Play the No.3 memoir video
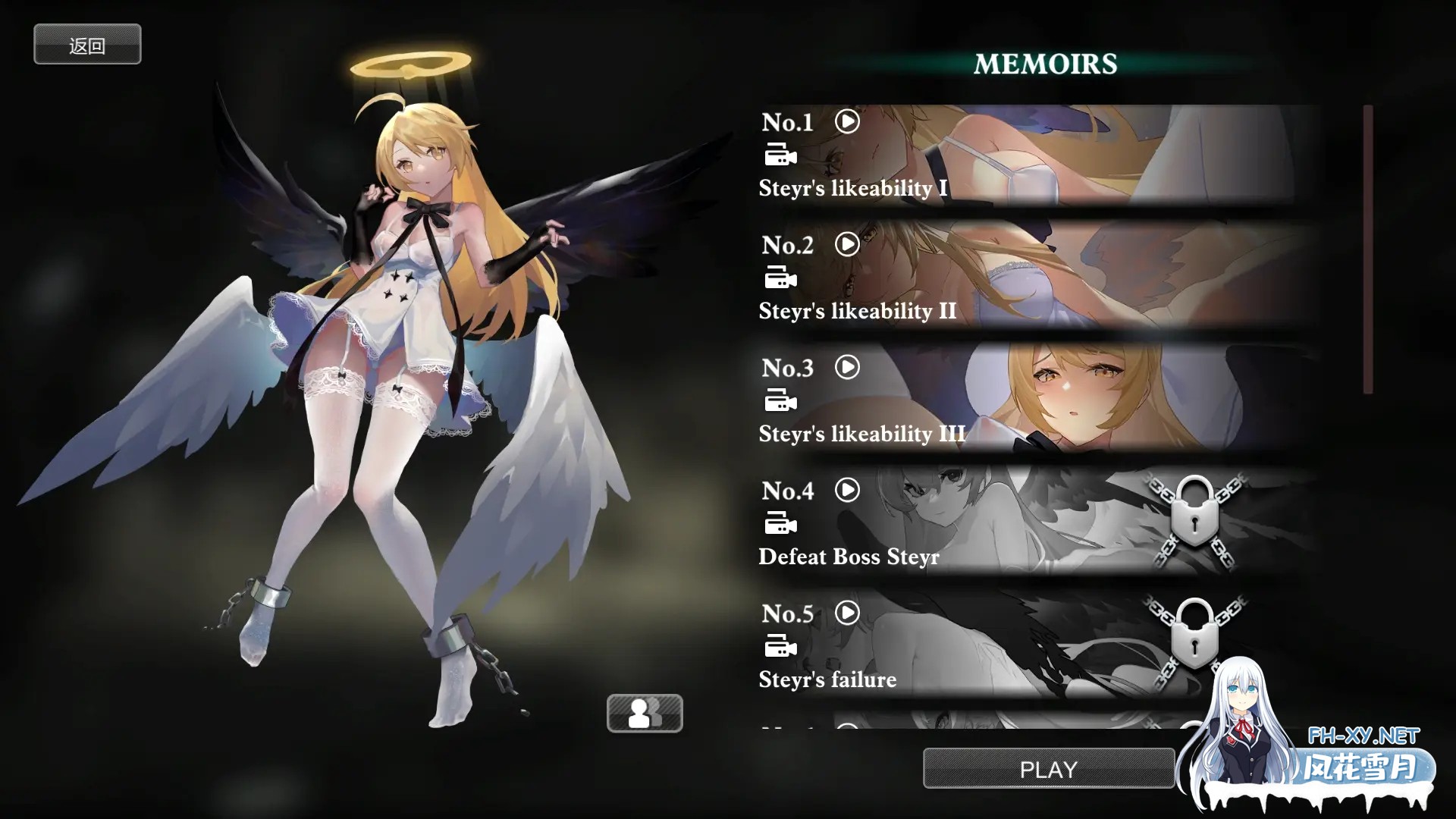 [x=847, y=368]
